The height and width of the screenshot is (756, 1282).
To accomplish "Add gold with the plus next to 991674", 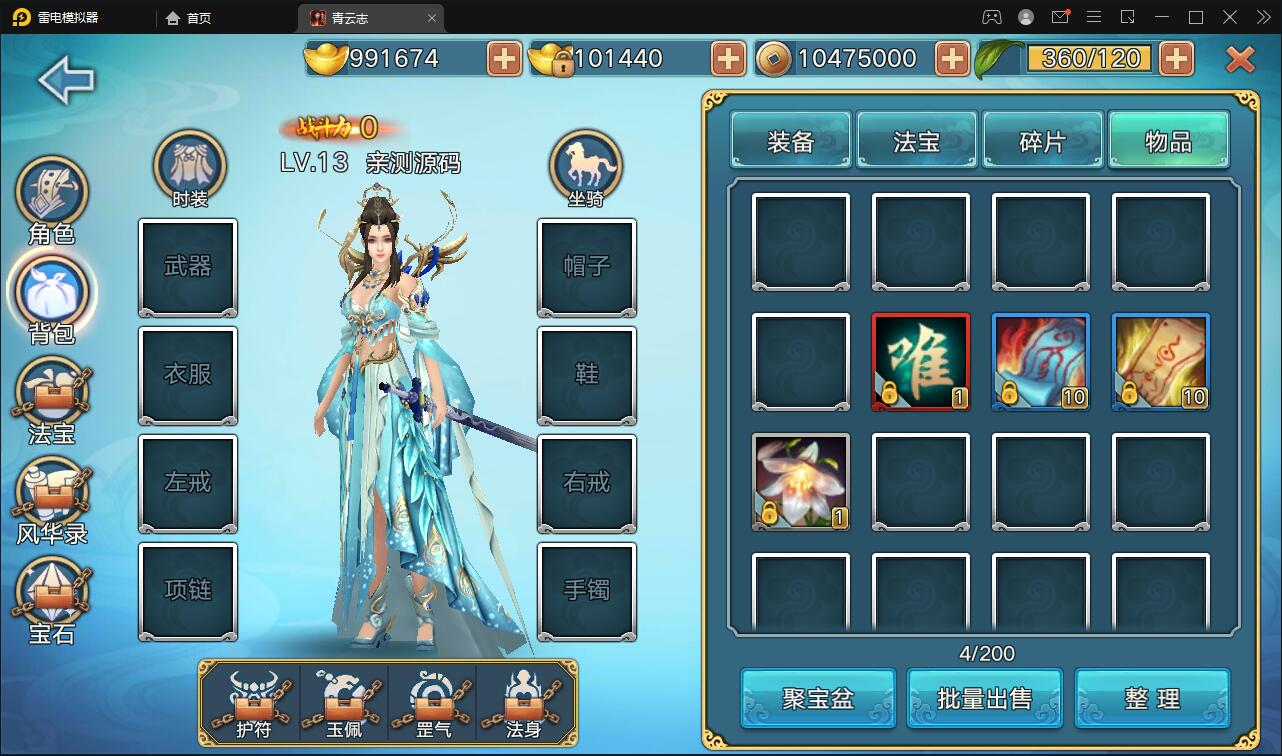I will pos(502,59).
